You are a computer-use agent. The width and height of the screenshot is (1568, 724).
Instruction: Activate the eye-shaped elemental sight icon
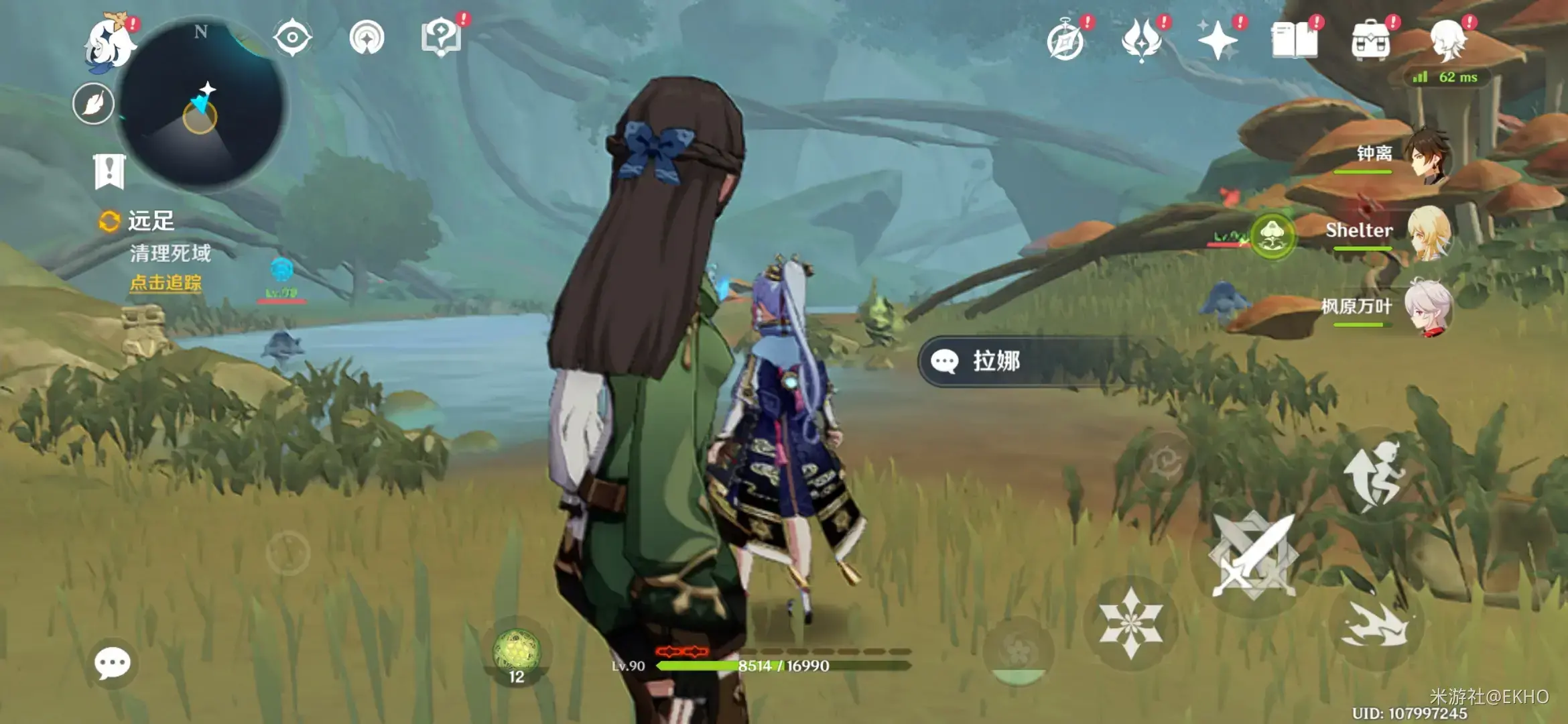292,38
